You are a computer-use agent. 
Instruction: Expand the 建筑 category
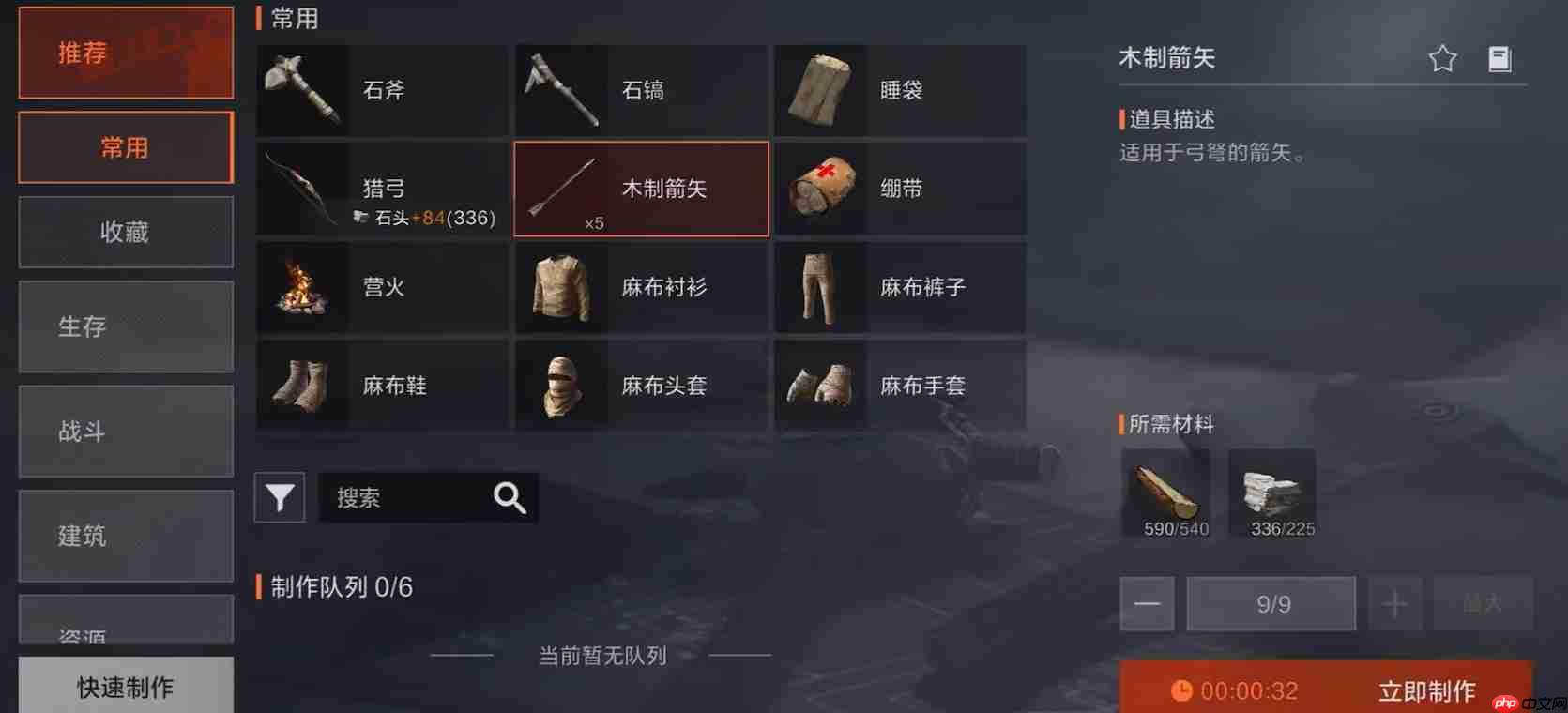tap(125, 536)
